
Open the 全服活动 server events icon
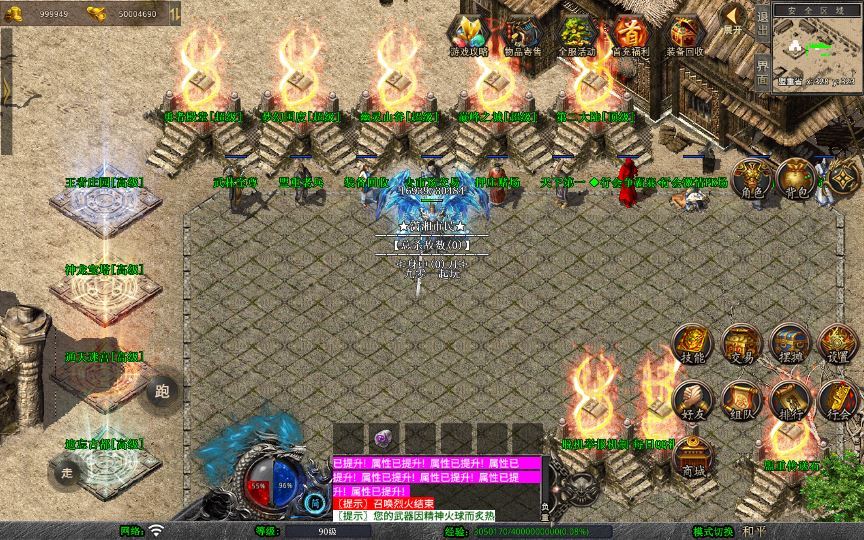(x=577, y=35)
